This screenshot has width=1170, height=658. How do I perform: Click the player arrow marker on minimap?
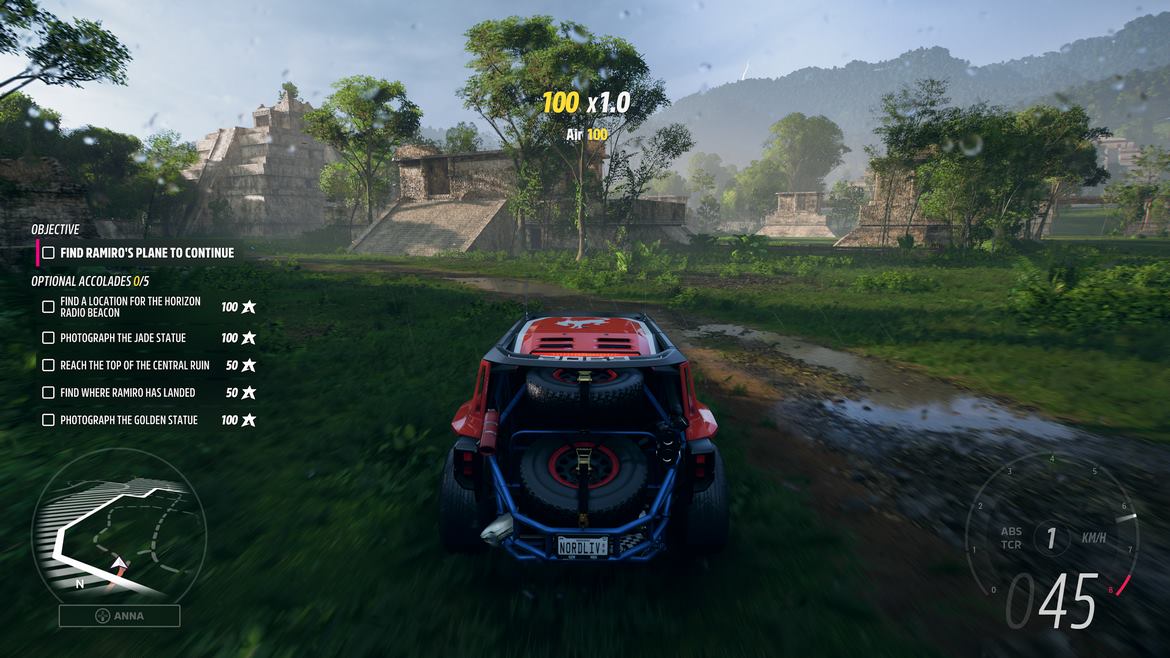click(119, 567)
